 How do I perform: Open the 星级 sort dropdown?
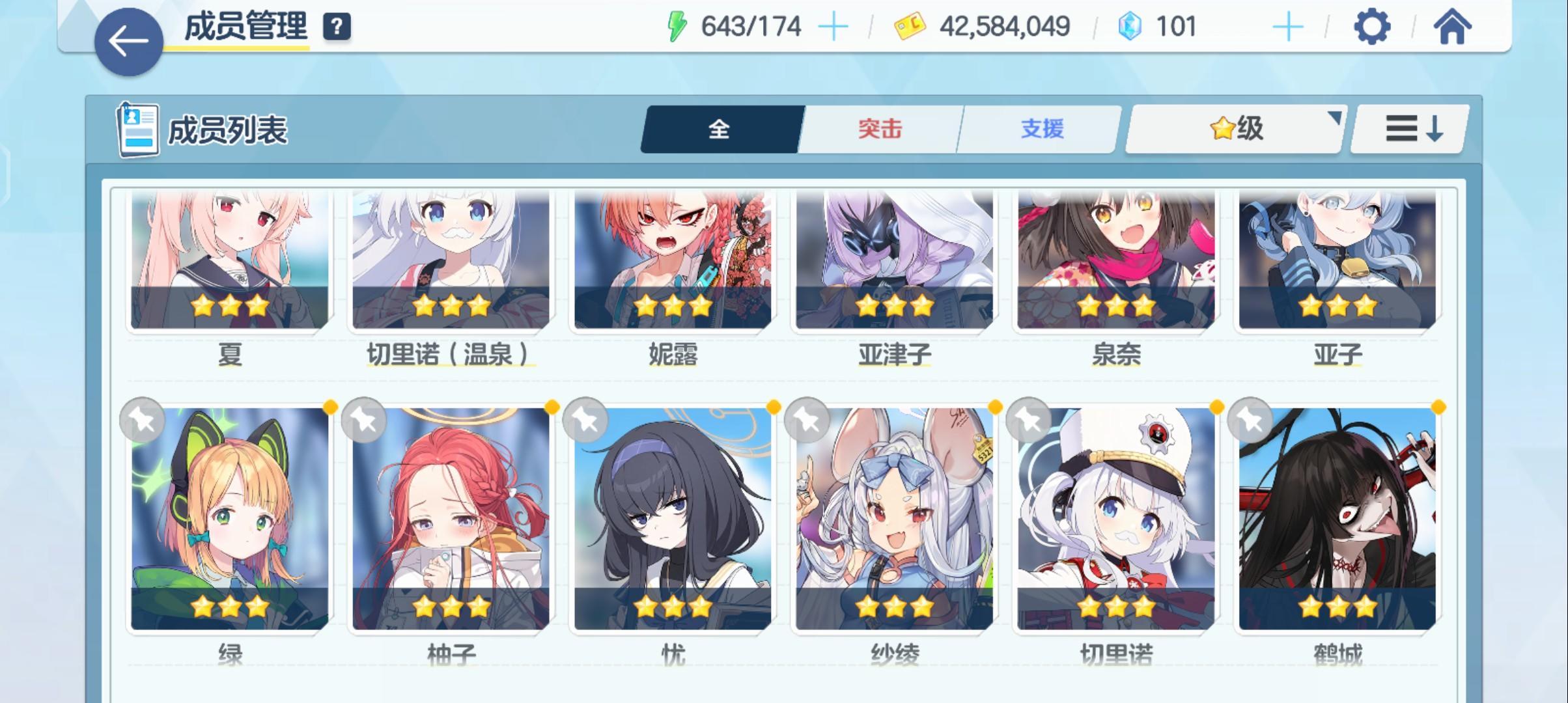(x=1233, y=129)
